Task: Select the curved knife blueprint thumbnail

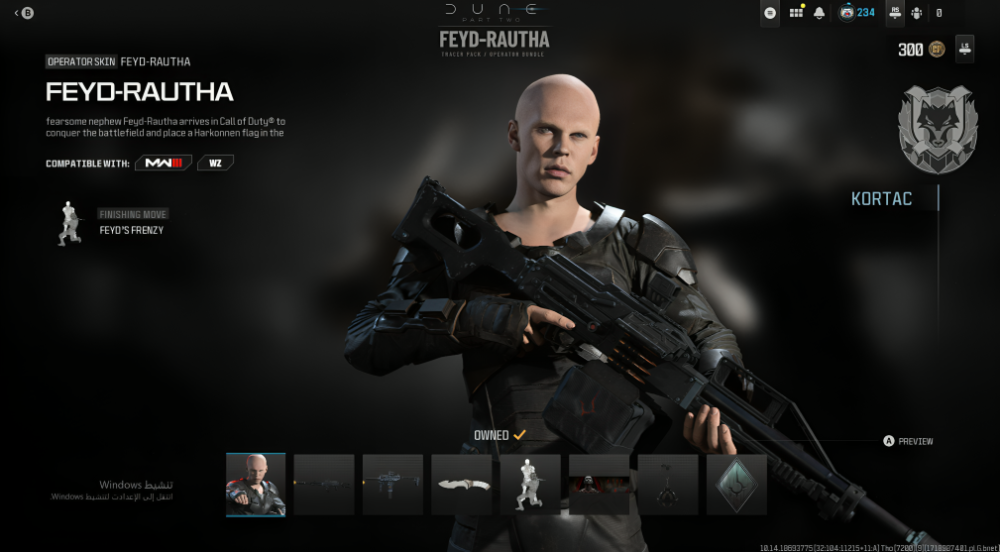Action: pyautogui.click(x=462, y=485)
